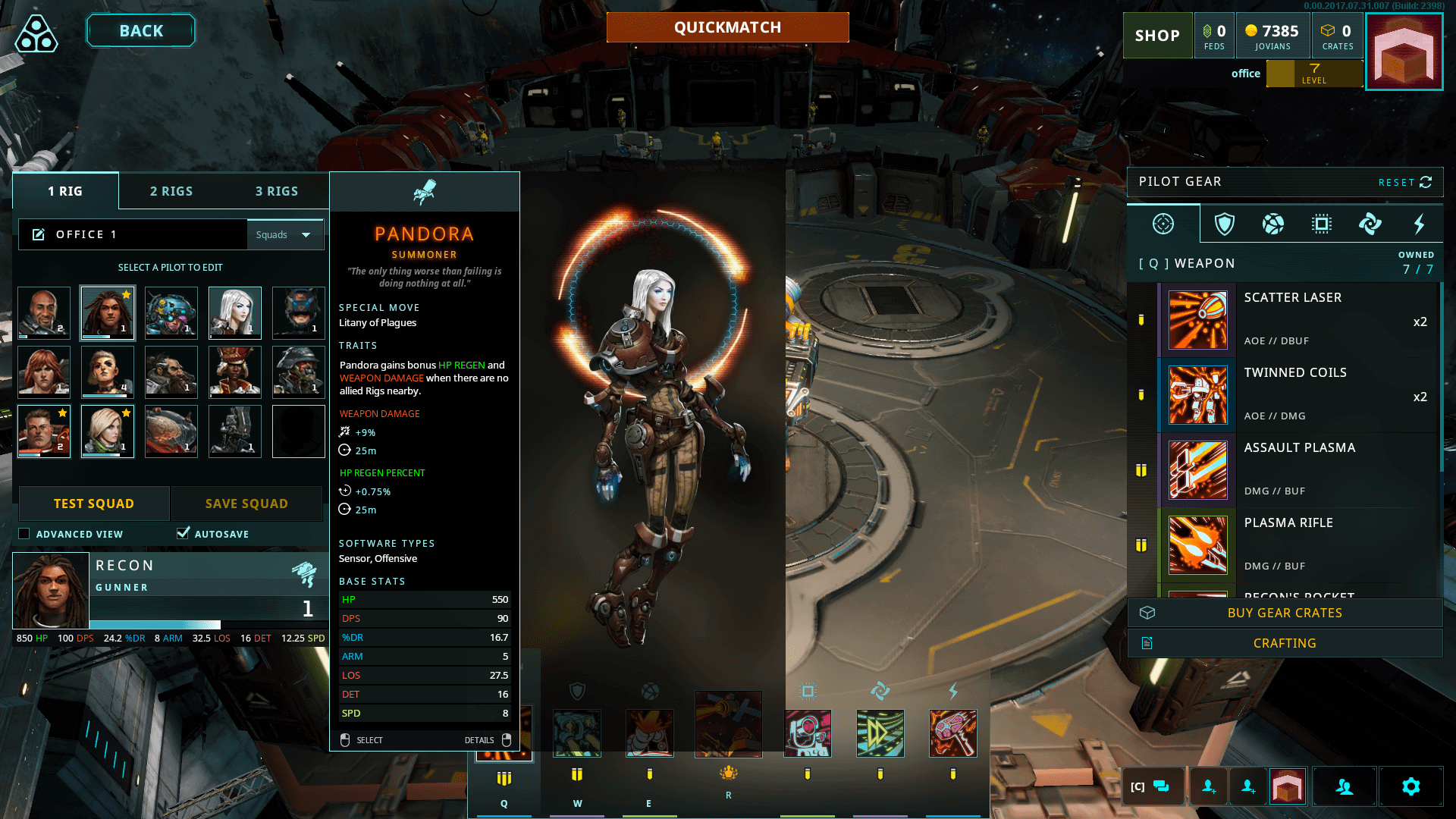Select the Scatter Laser weapon
The height and width of the screenshot is (819, 1456).
(x=1297, y=319)
